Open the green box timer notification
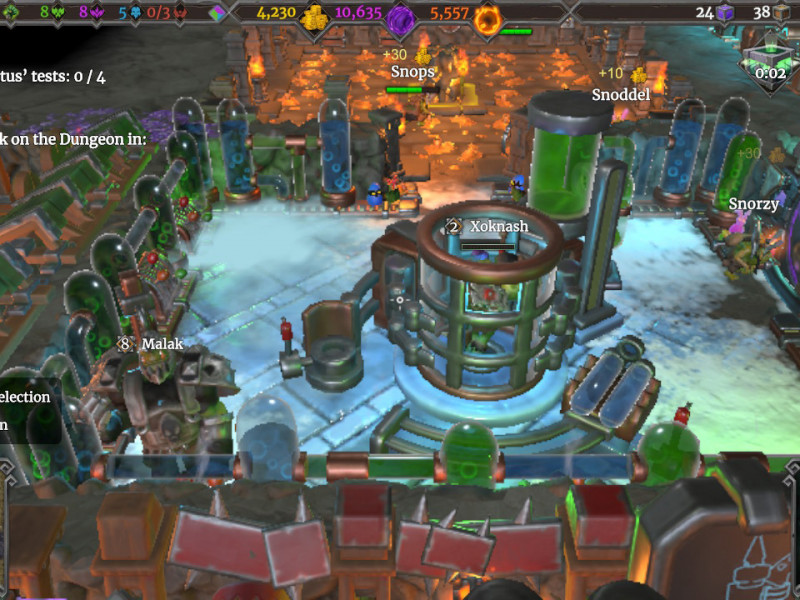Screen dimensions: 800x600 point(769,62)
